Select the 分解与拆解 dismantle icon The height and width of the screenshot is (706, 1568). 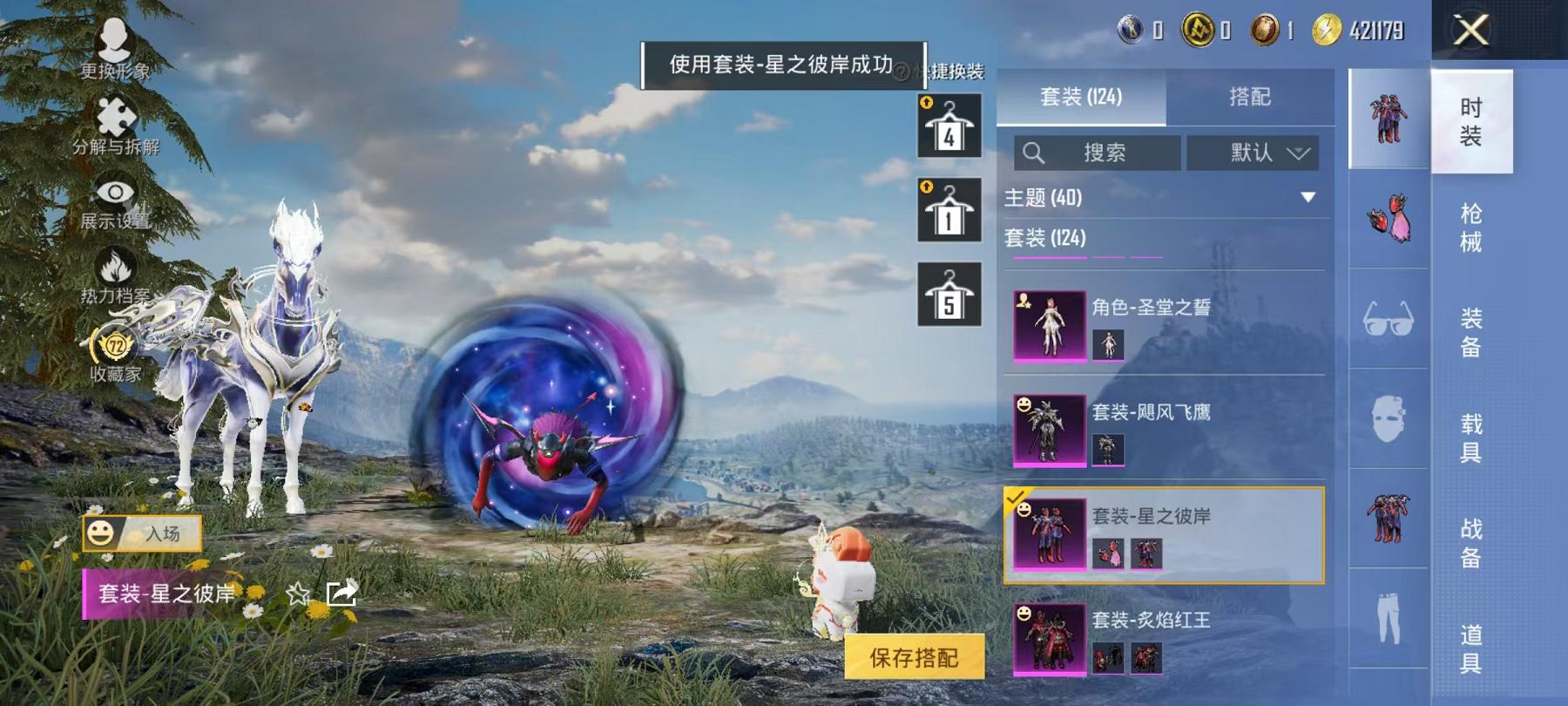(116, 113)
